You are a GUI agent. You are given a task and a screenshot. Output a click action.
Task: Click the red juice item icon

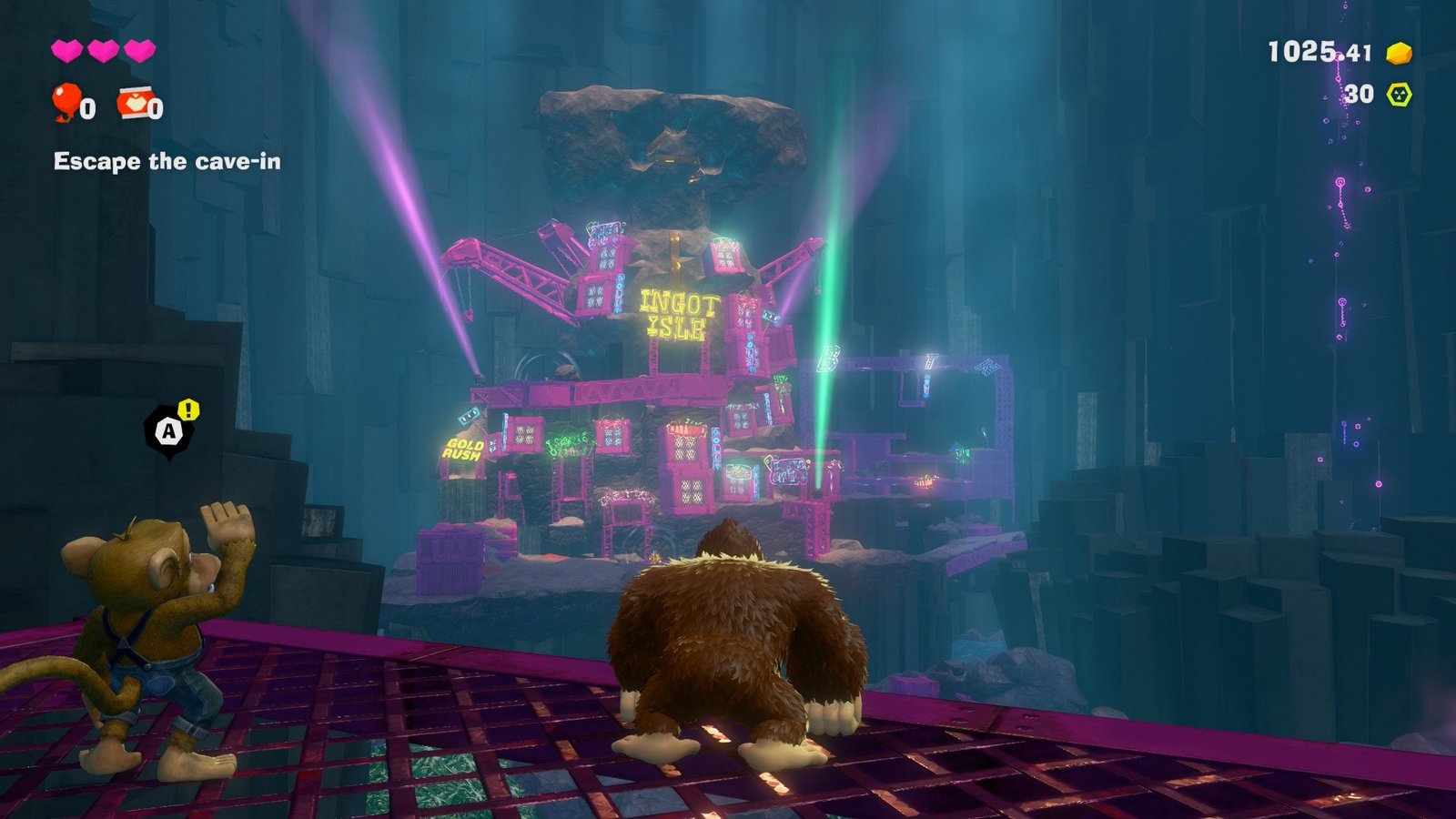[x=134, y=104]
